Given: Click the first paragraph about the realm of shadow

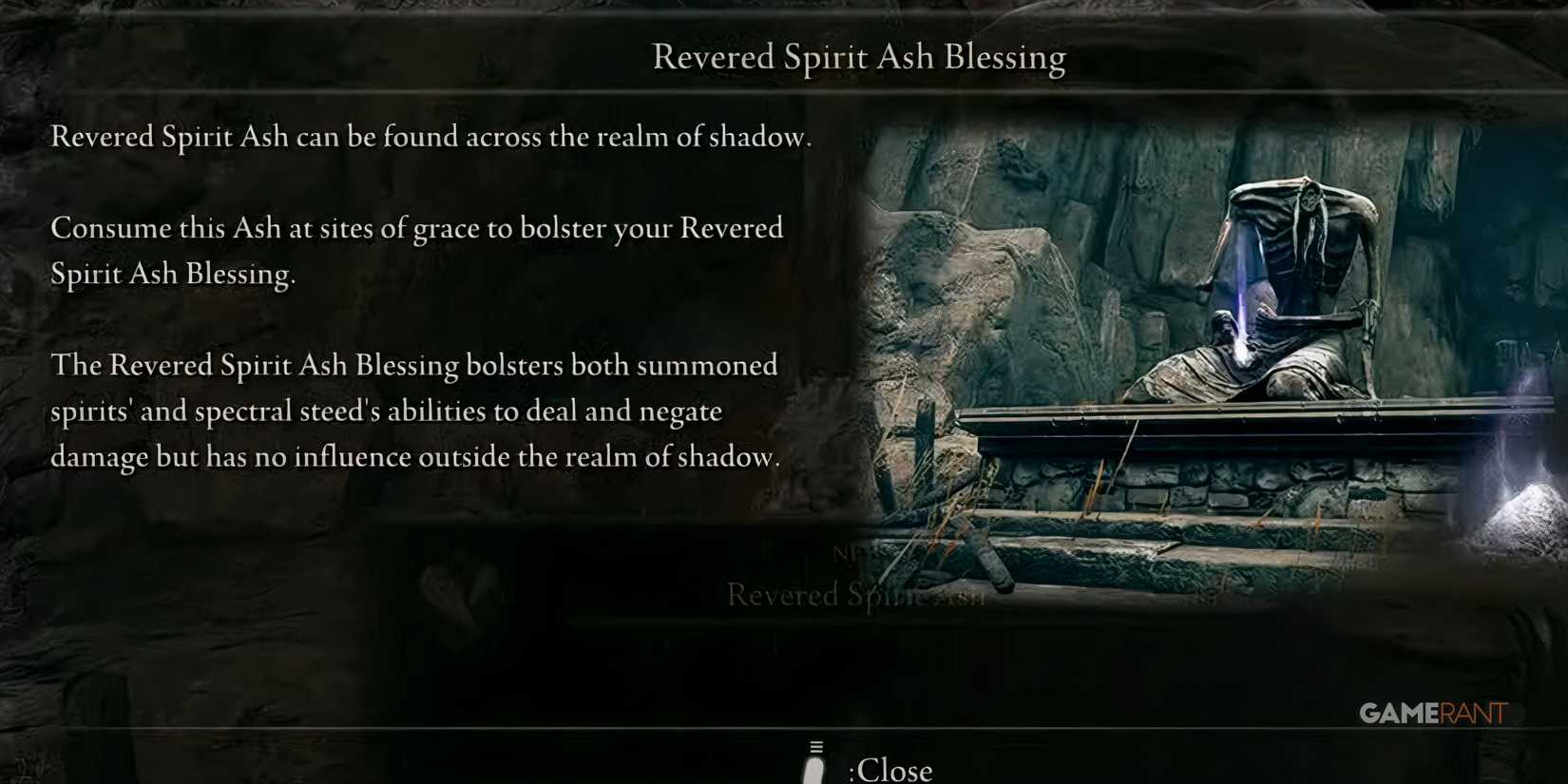Looking at the screenshot, I should [x=430, y=137].
